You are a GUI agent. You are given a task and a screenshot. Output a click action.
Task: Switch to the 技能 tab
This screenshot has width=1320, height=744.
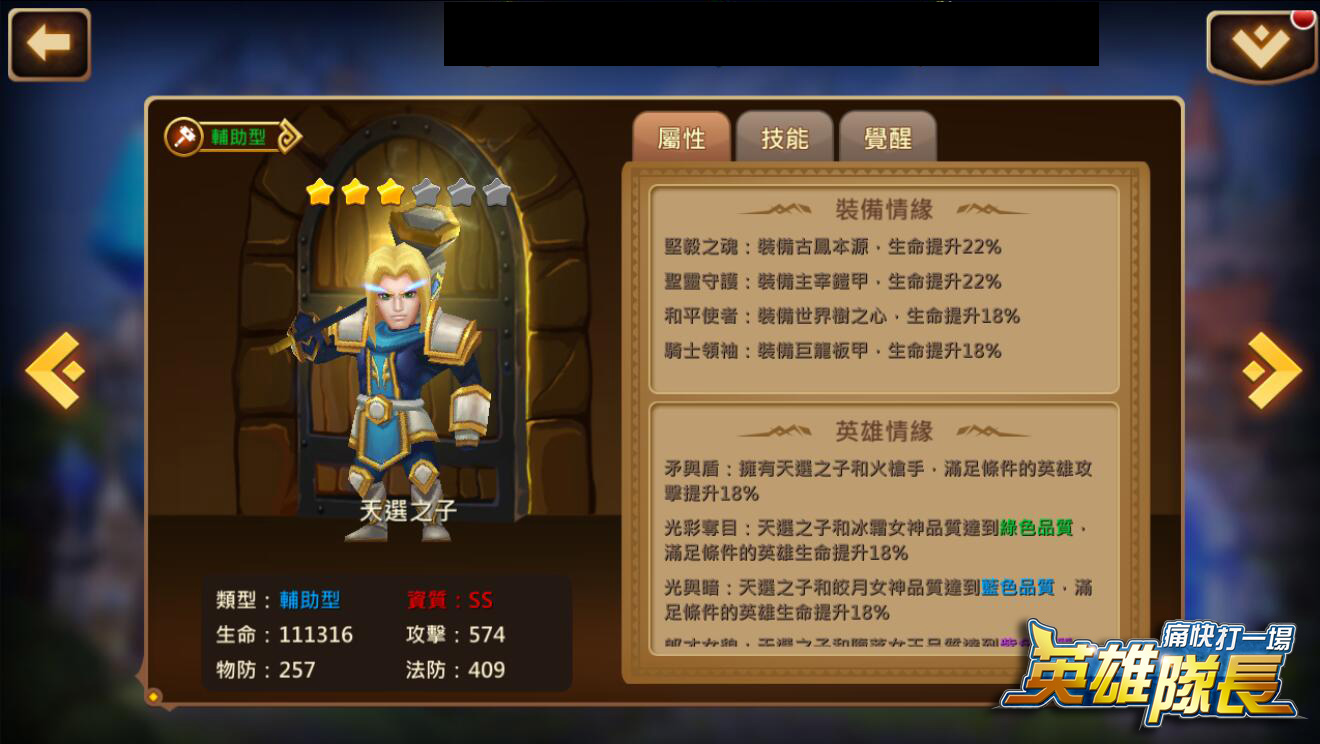(x=785, y=138)
